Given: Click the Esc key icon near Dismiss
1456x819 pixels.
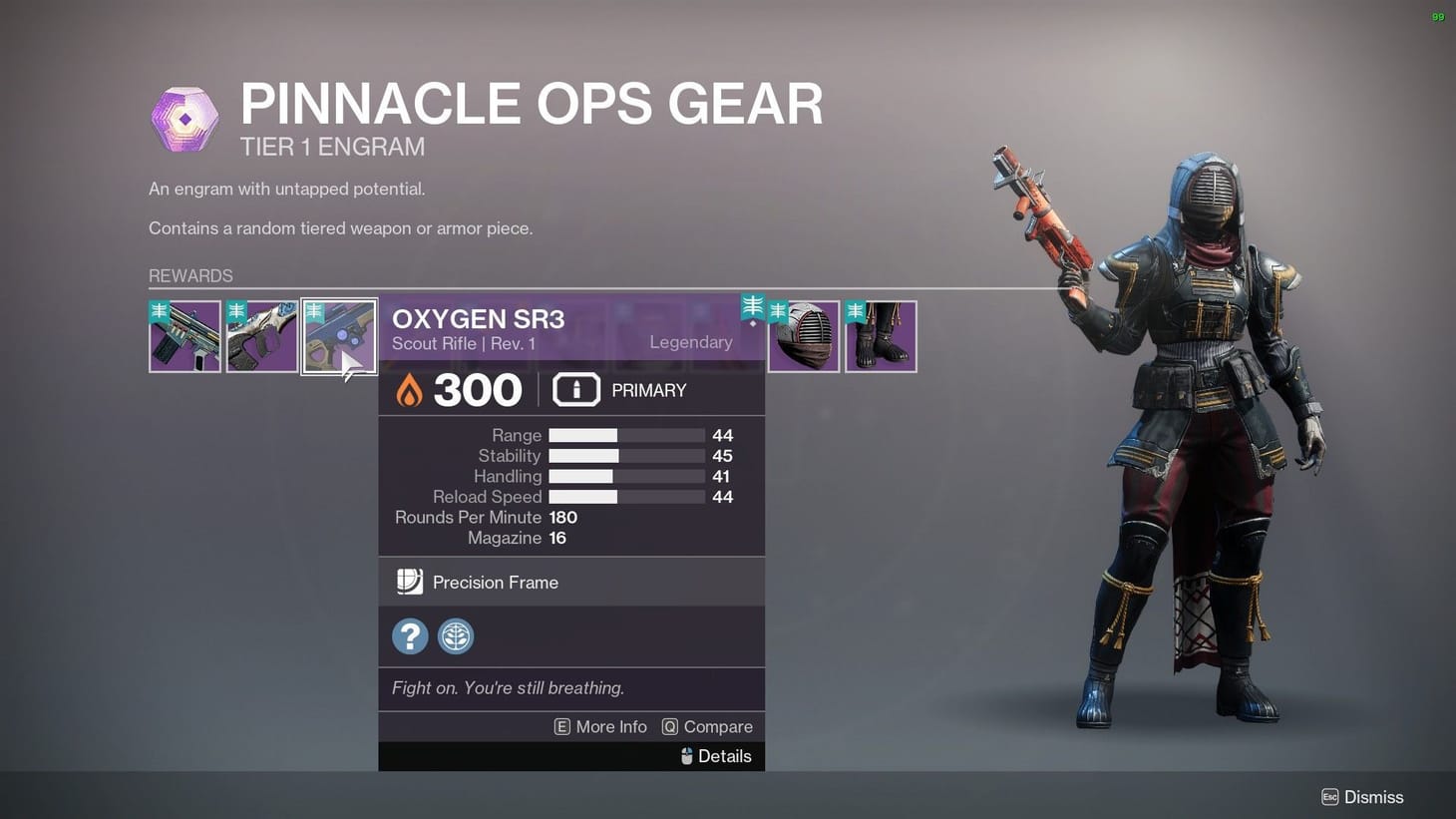Looking at the screenshot, I should [x=1329, y=797].
